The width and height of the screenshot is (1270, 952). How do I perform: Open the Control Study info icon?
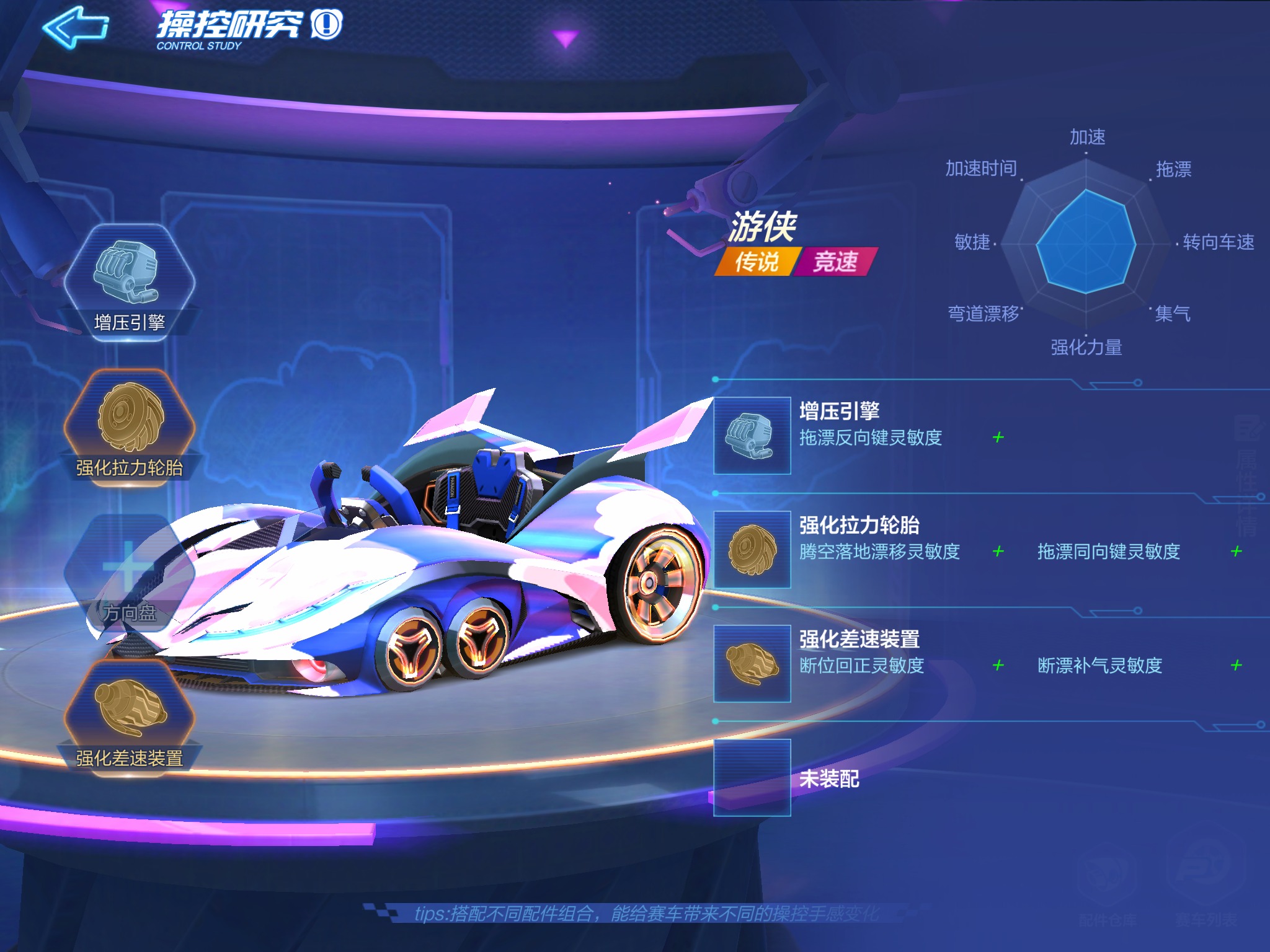[327, 25]
